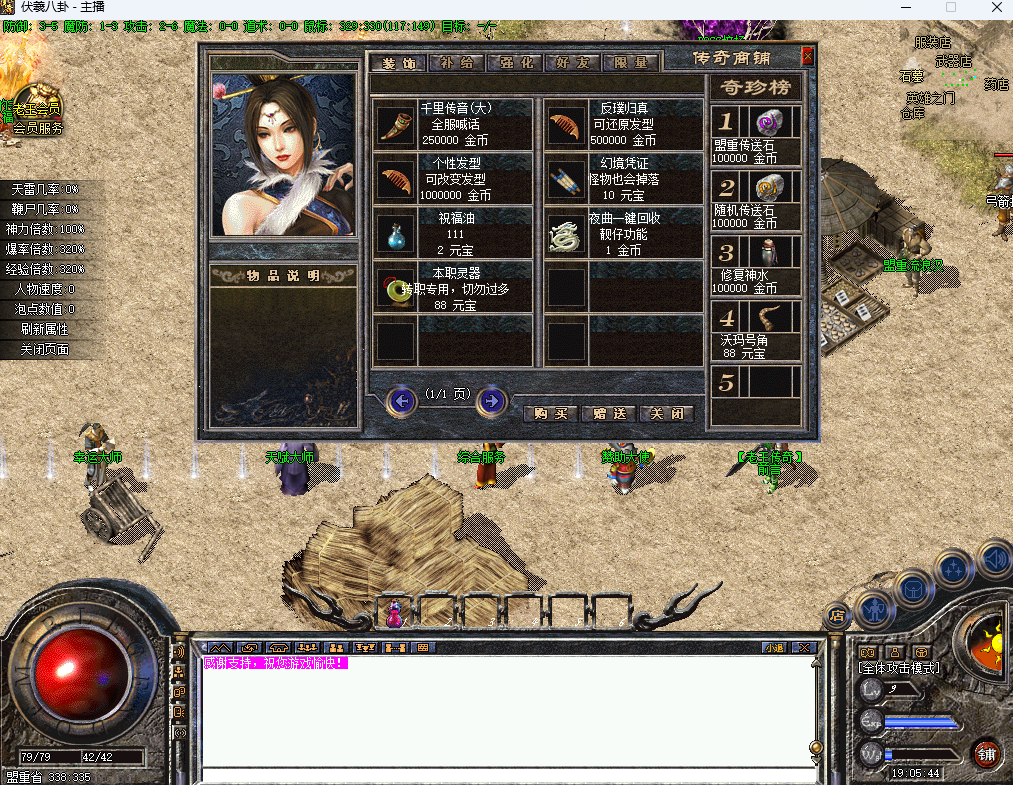The image size is (1013, 785).
Task: Select the 千里传音(大) horn item
Action: (x=397, y=125)
